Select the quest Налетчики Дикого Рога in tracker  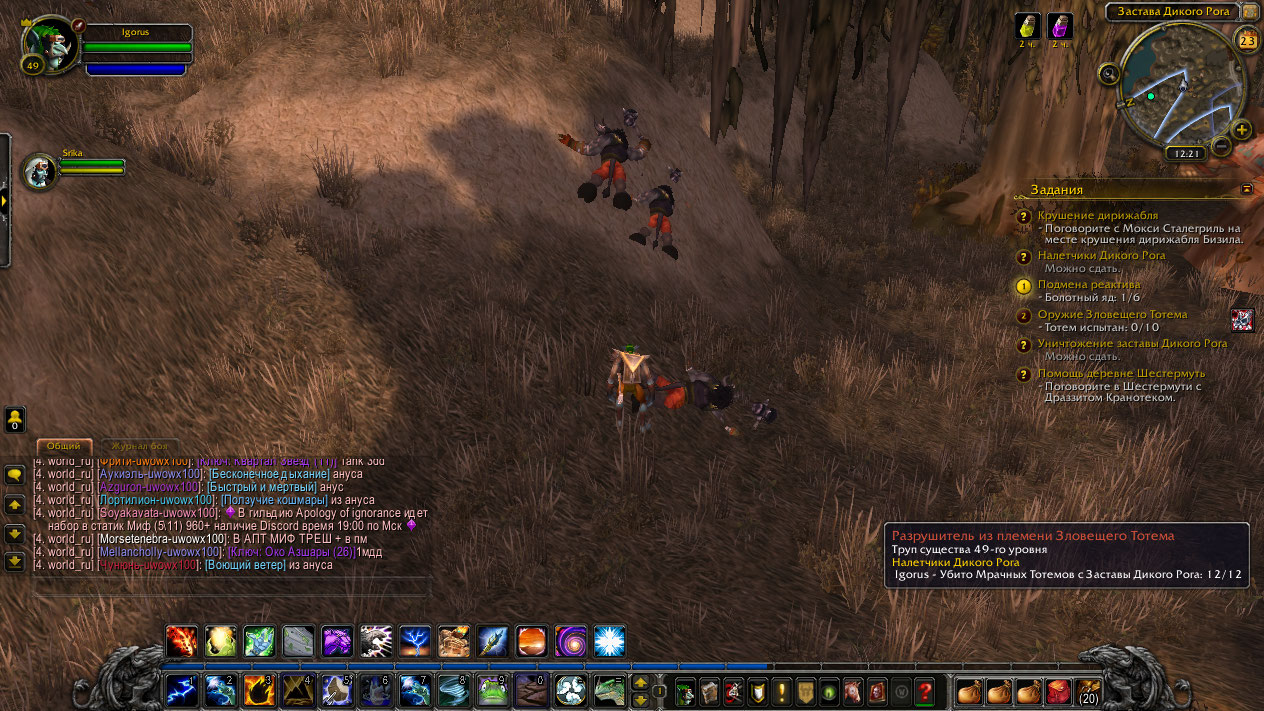click(x=1101, y=255)
